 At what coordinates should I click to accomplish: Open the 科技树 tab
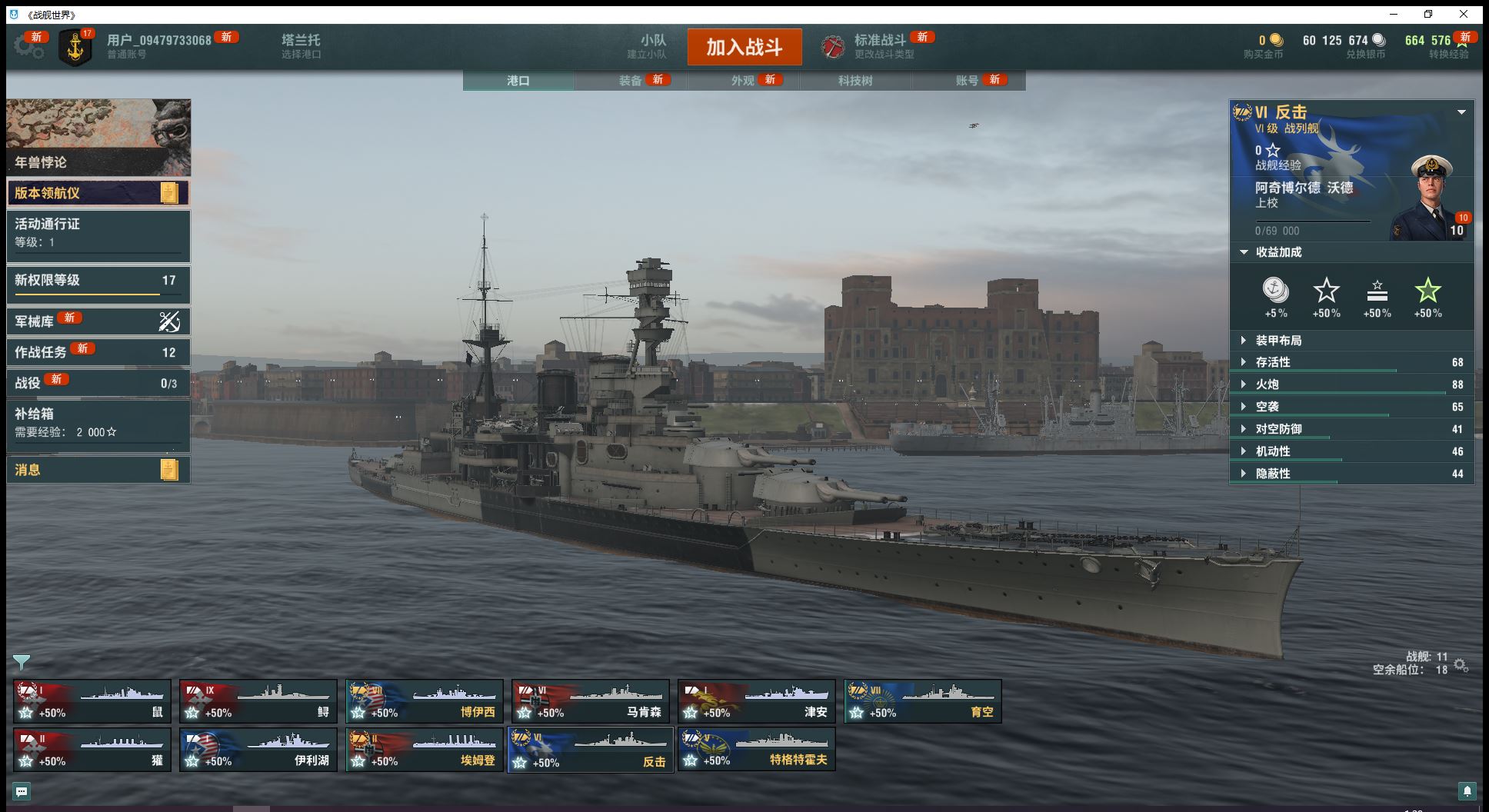coord(854,81)
